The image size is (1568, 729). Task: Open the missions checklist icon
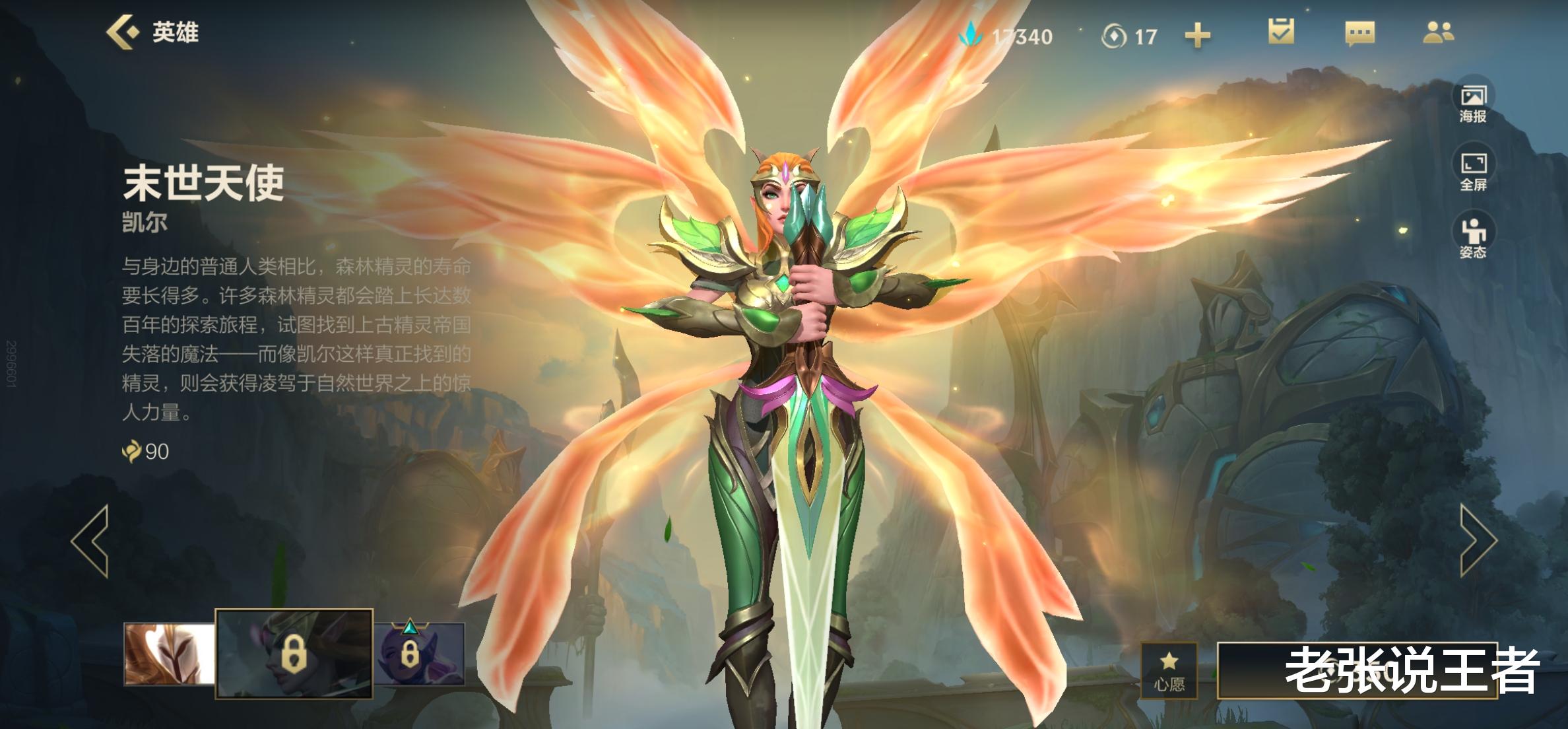pyautogui.click(x=1281, y=32)
